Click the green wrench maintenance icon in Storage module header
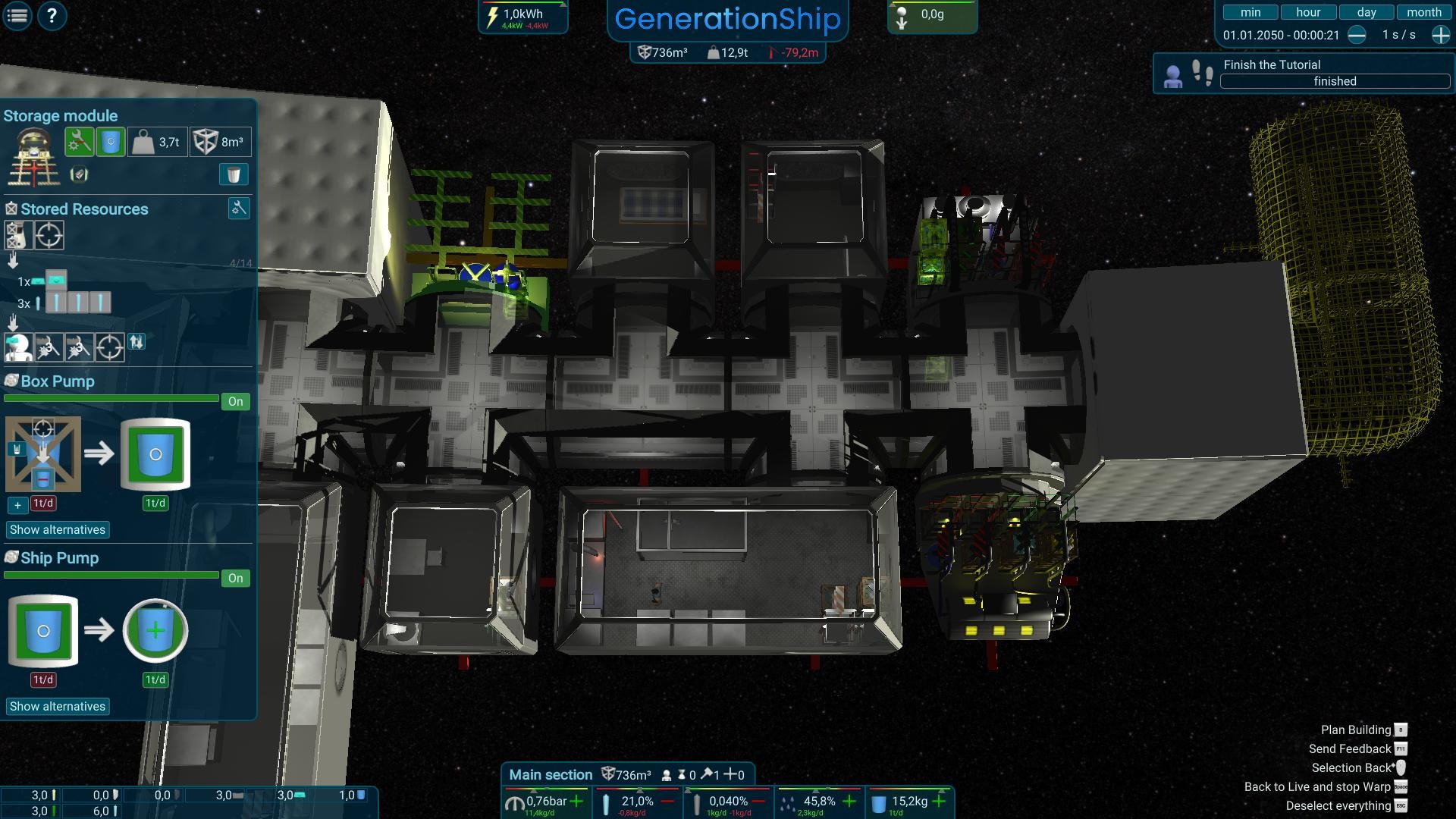Screen dimensions: 1456x819 [x=79, y=140]
